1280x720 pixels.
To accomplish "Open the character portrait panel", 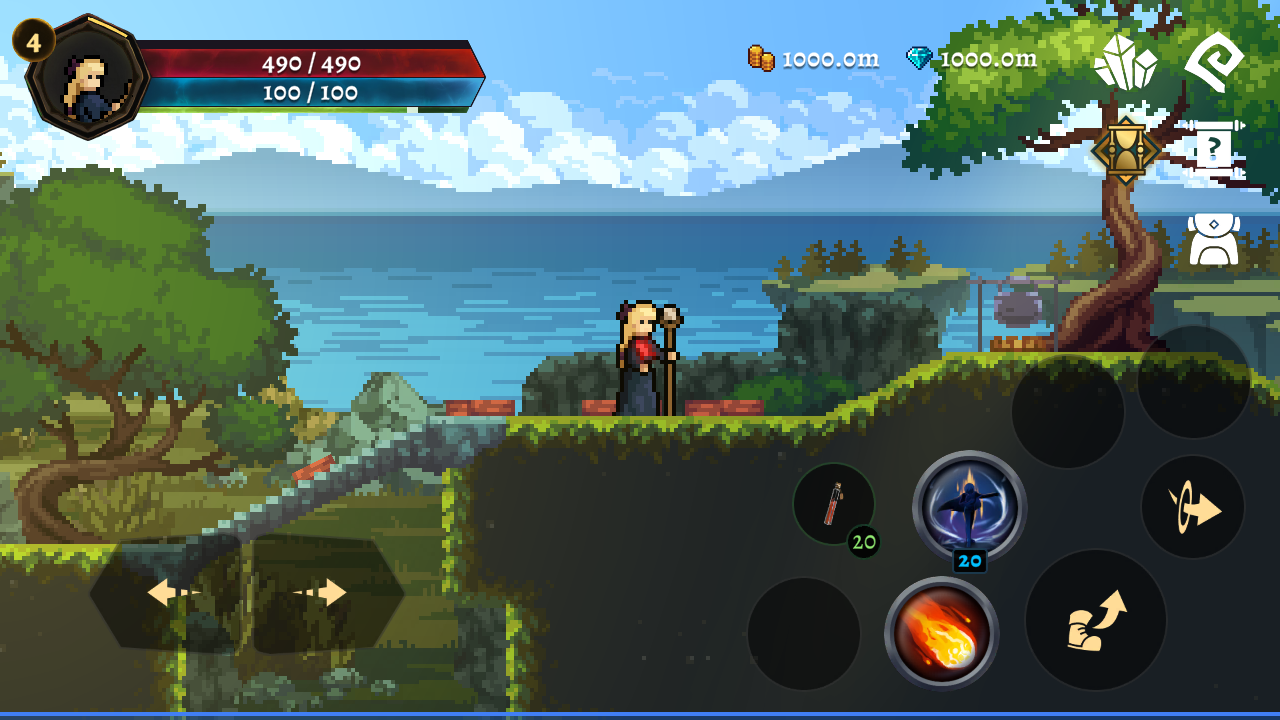I will pos(88,77).
